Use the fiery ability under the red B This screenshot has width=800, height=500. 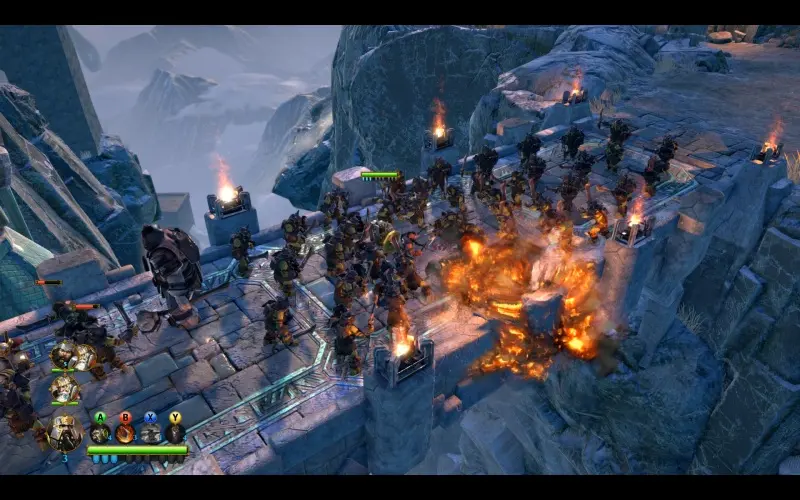coord(125,434)
